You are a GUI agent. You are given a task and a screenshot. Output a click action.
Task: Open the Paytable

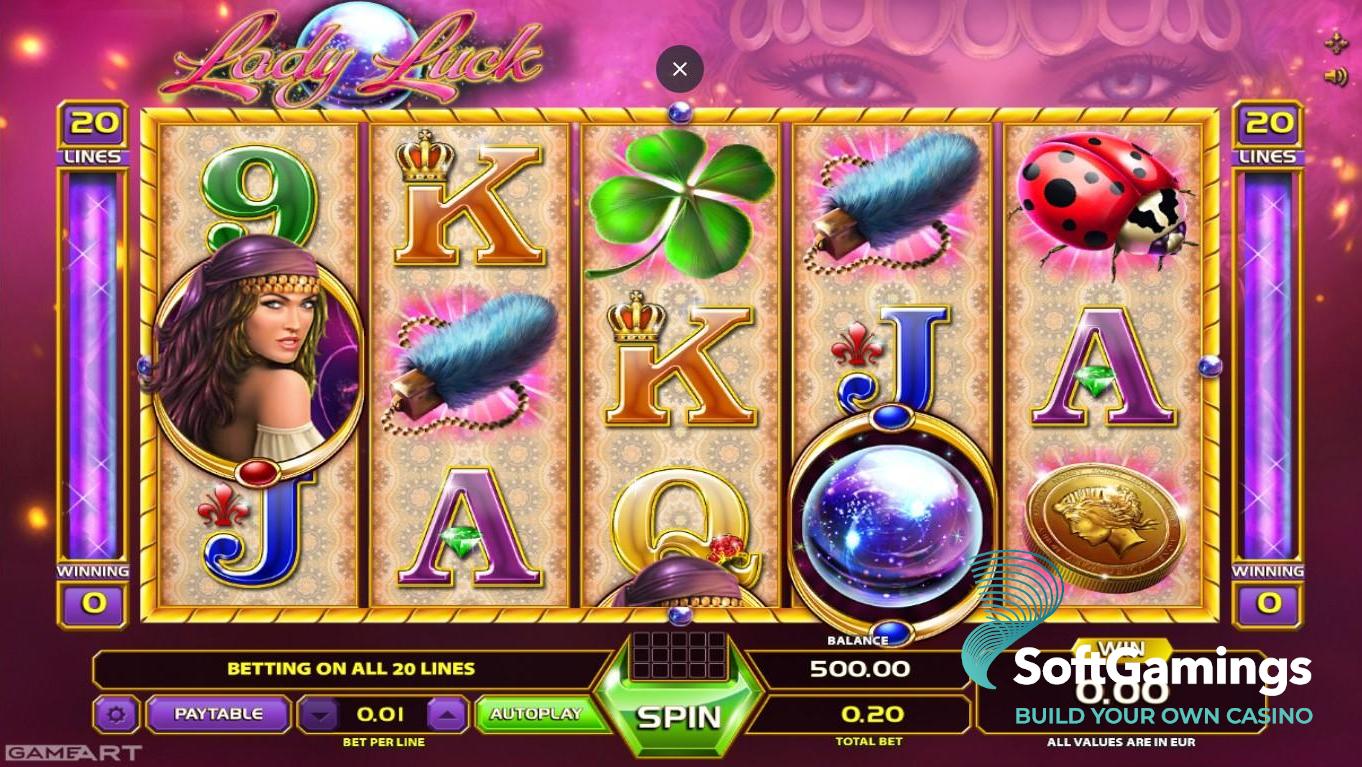coord(218,714)
